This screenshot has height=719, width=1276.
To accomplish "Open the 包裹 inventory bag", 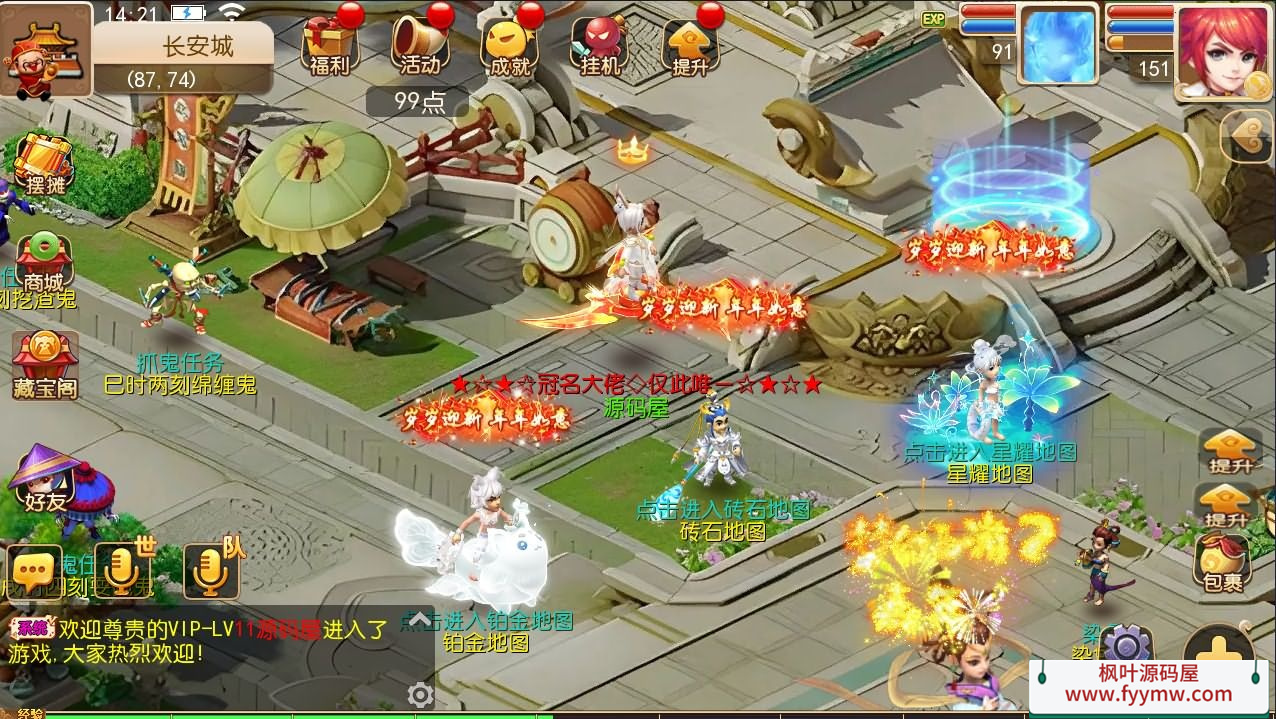I will [x=1222, y=560].
